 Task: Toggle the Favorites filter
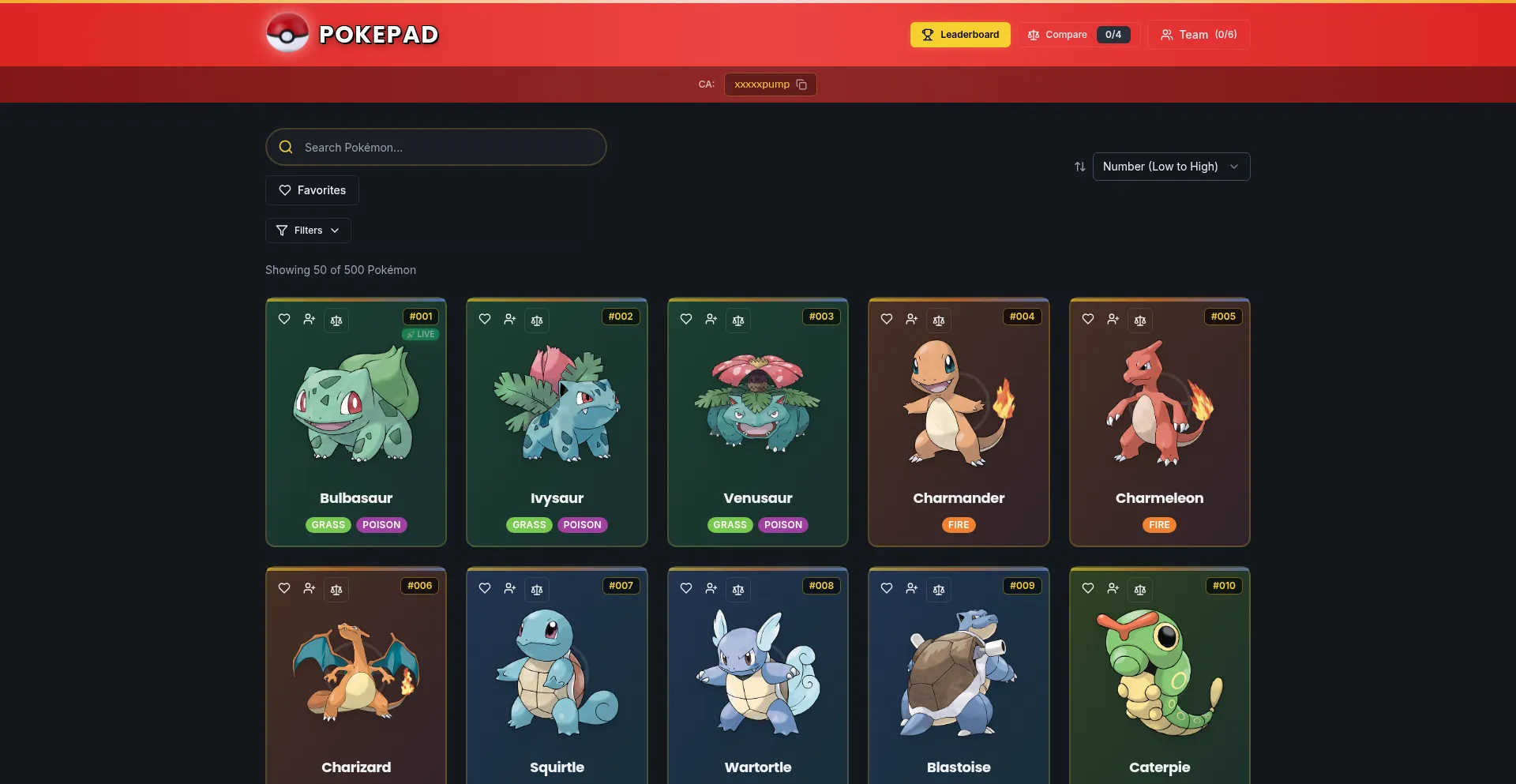tap(312, 190)
